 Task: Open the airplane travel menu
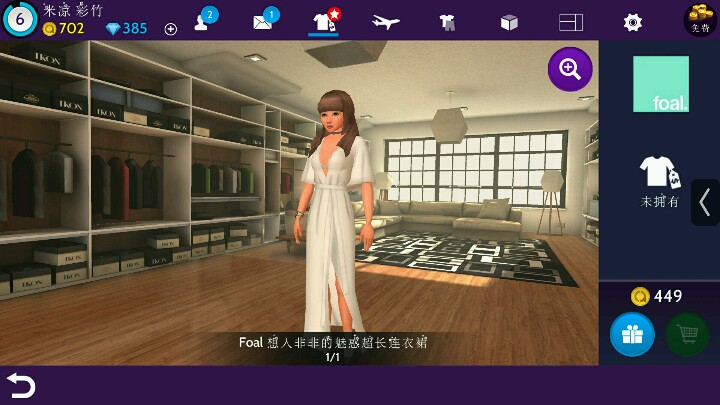point(385,22)
